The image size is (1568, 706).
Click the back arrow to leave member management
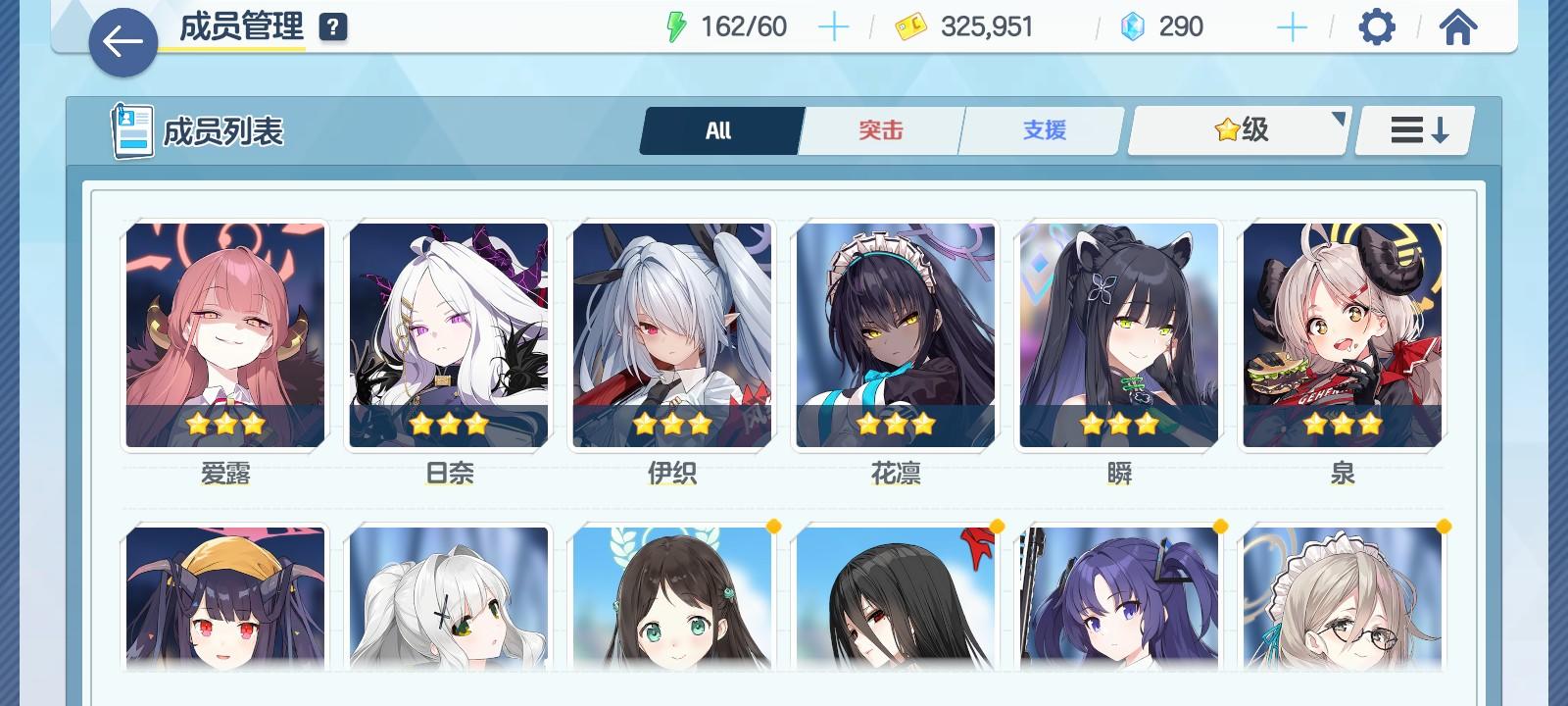pyautogui.click(x=123, y=43)
